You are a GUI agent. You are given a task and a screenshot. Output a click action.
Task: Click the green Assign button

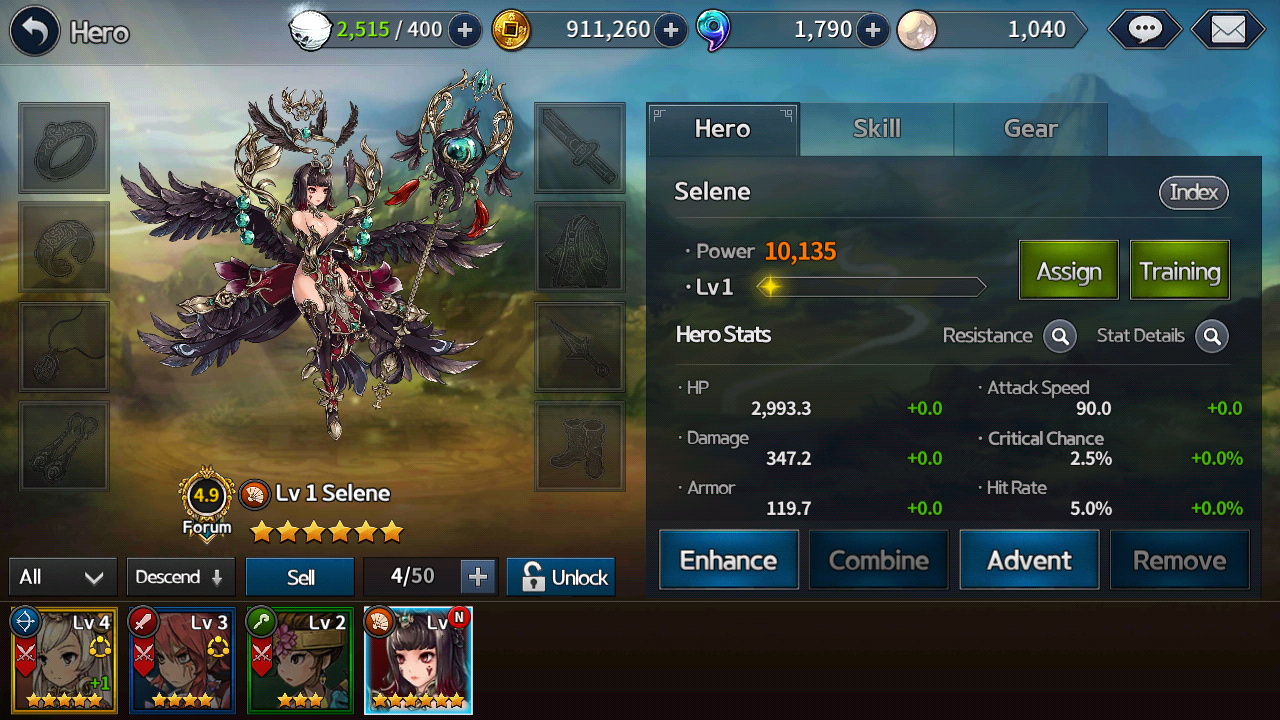coord(1068,270)
